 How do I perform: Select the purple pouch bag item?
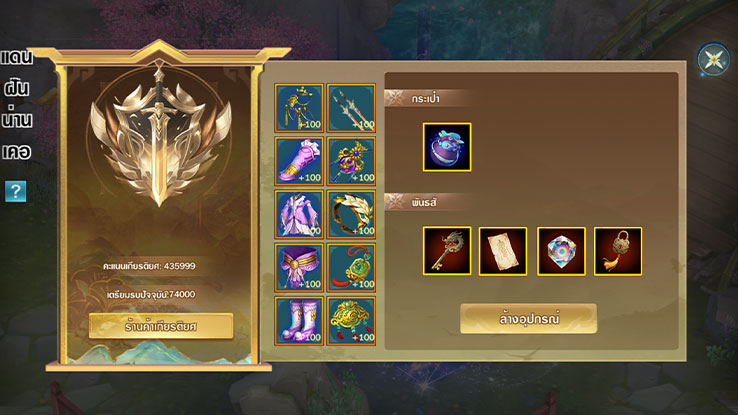(447, 147)
